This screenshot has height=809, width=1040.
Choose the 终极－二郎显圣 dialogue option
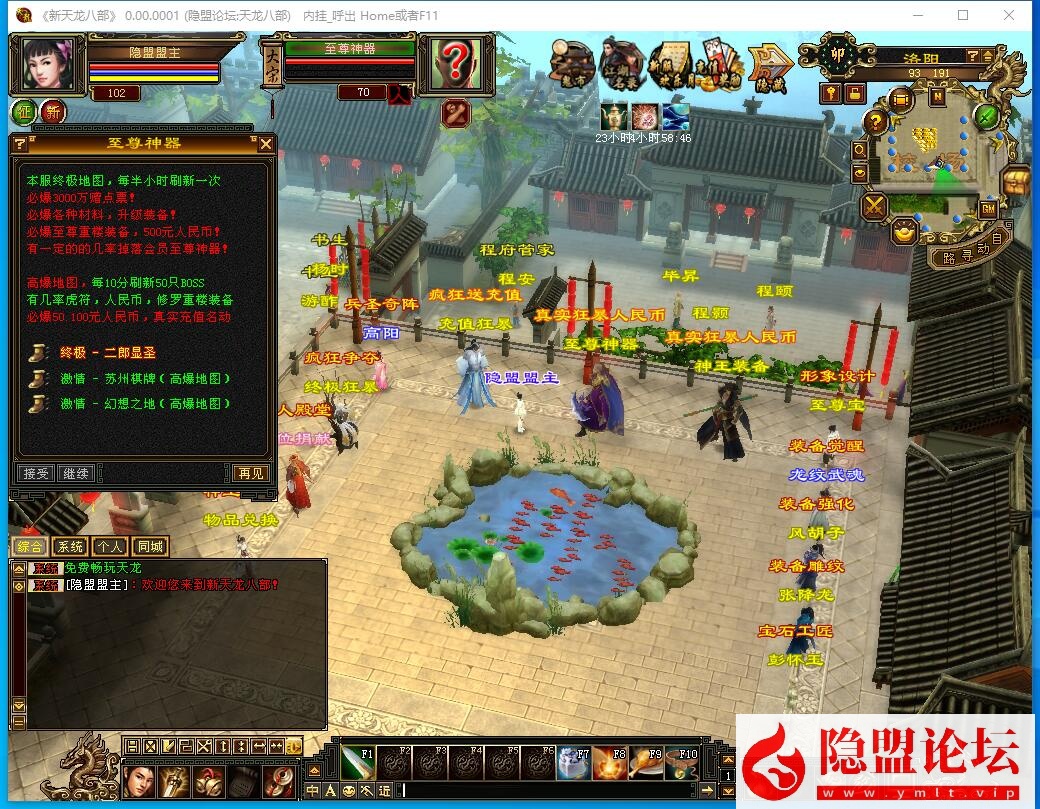(x=108, y=353)
